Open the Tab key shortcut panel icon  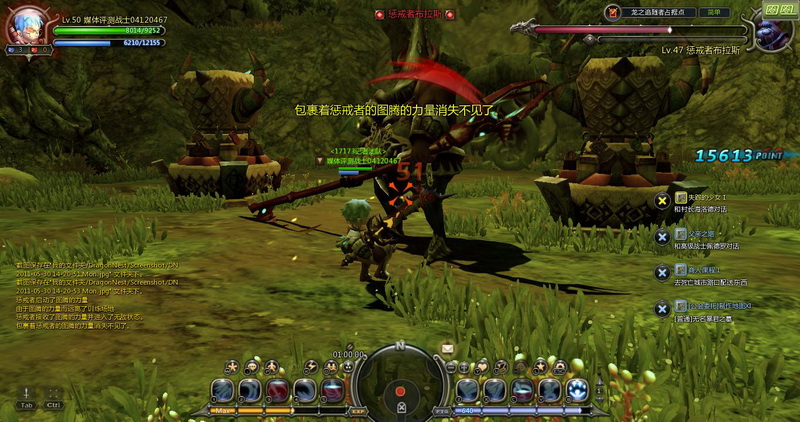point(26,398)
